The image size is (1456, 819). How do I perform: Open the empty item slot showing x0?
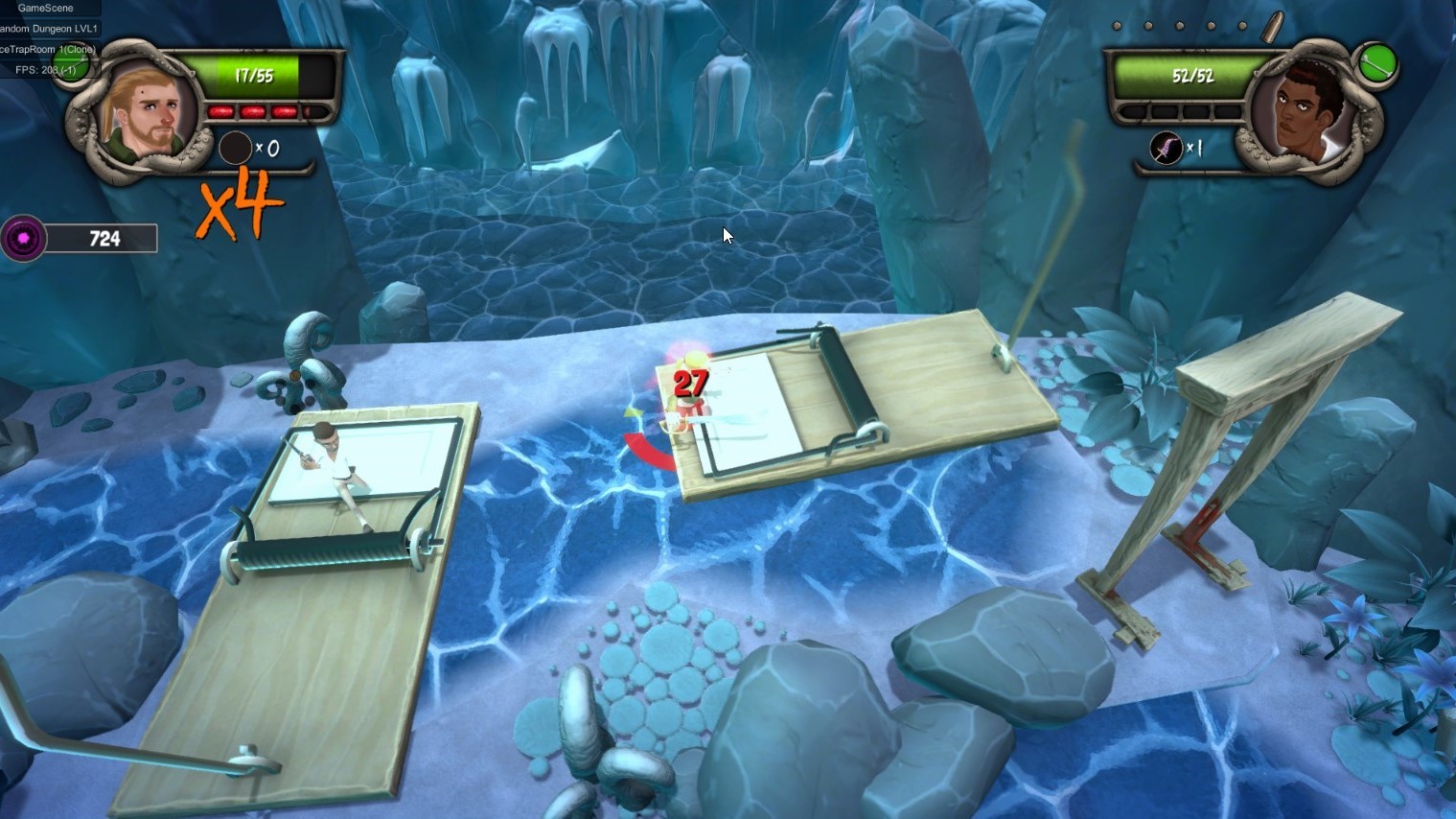pos(235,147)
